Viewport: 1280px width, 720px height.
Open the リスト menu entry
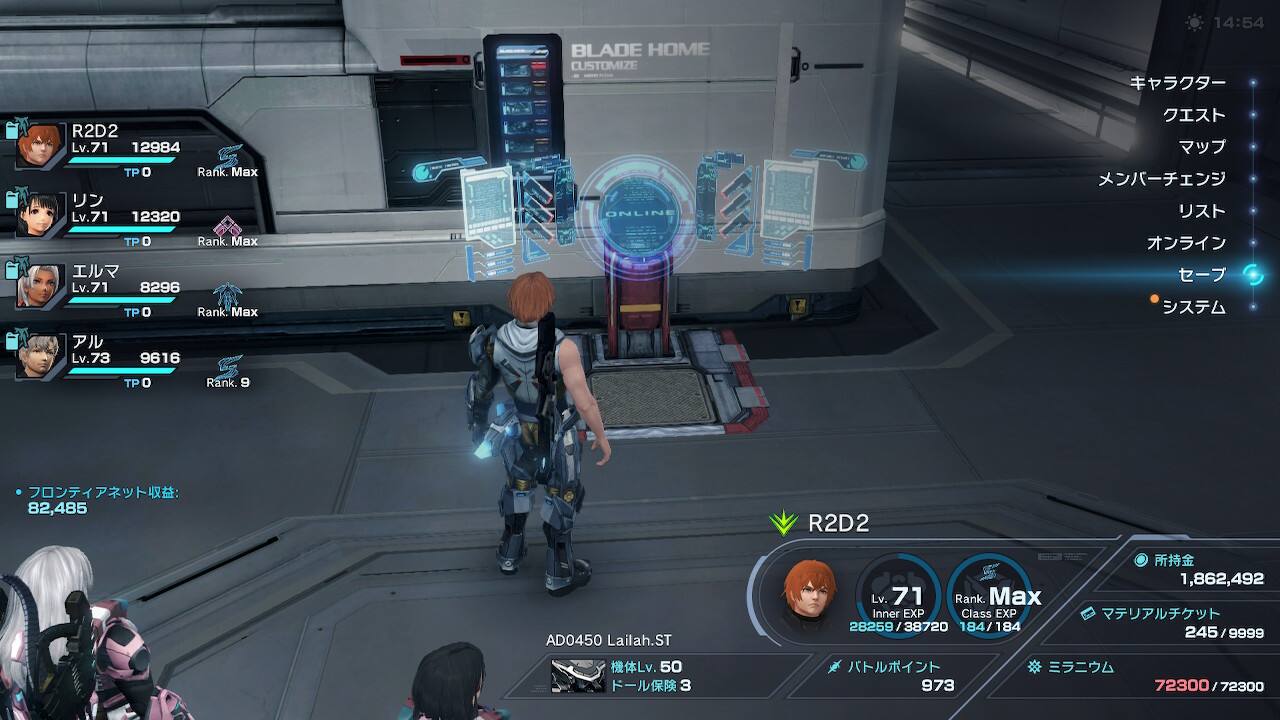pyautogui.click(x=1201, y=211)
